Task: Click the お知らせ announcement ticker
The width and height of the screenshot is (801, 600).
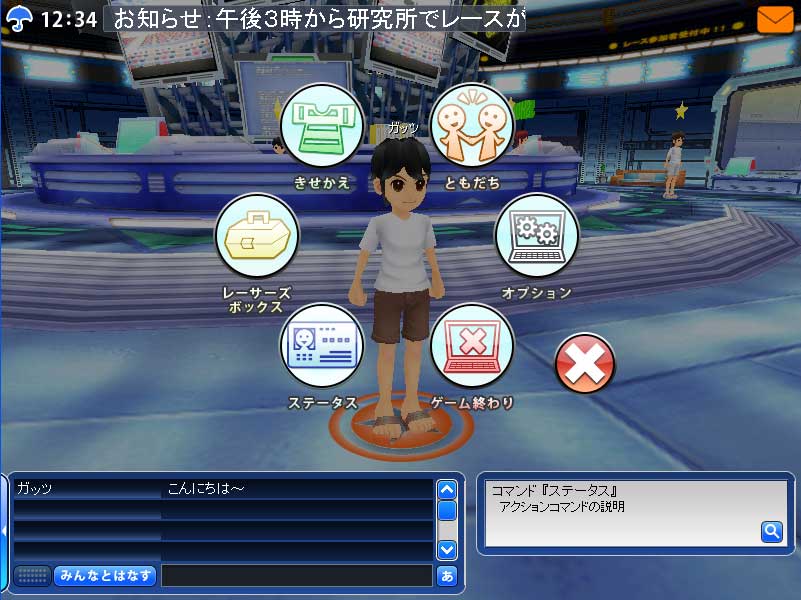Action: point(318,19)
